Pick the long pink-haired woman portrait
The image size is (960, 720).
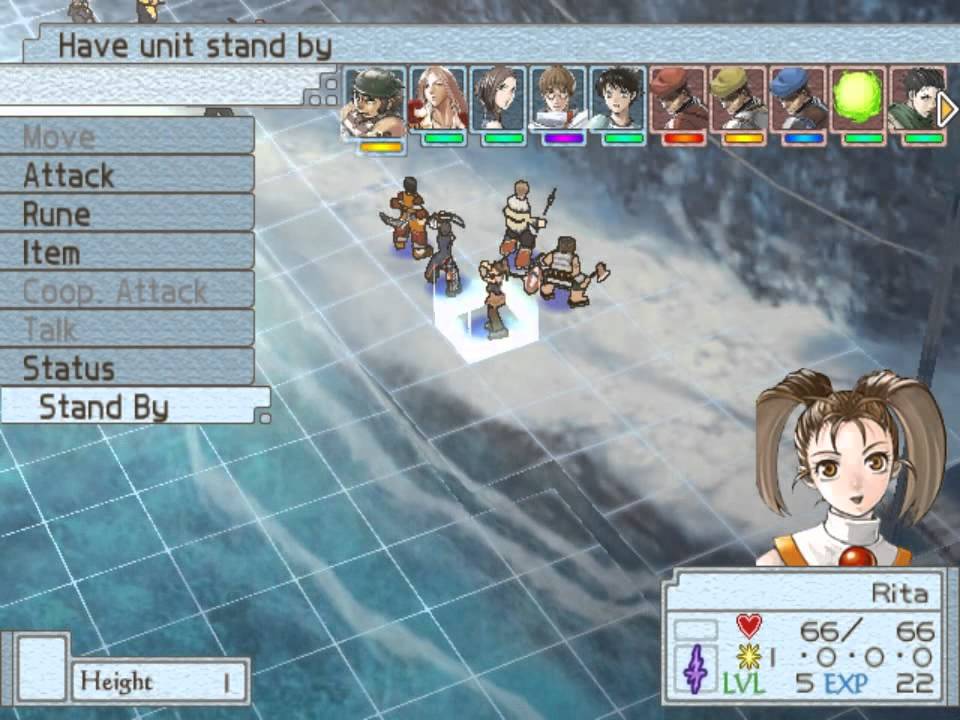pos(439,100)
